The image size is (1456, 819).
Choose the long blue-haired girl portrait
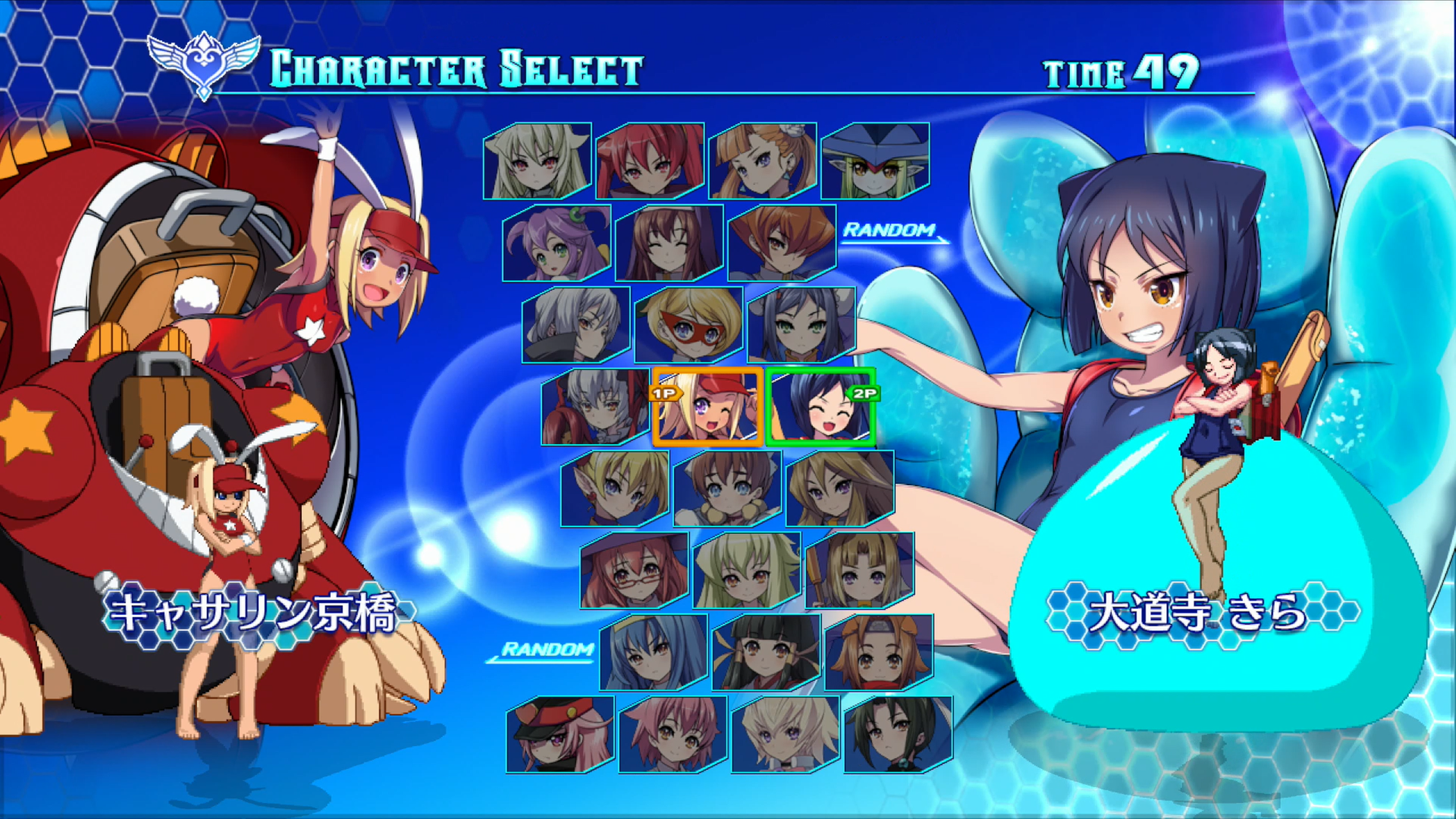click(x=653, y=652)
